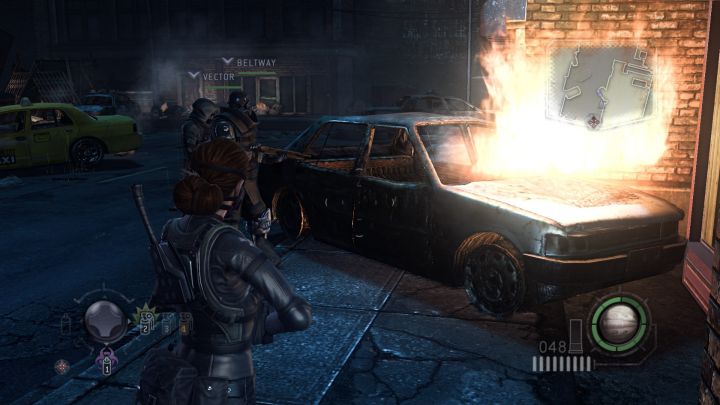Select the orange item slot numbered 4
This screenshot has height=405, width=720.
pyautogui.click(x=185, y=321)
